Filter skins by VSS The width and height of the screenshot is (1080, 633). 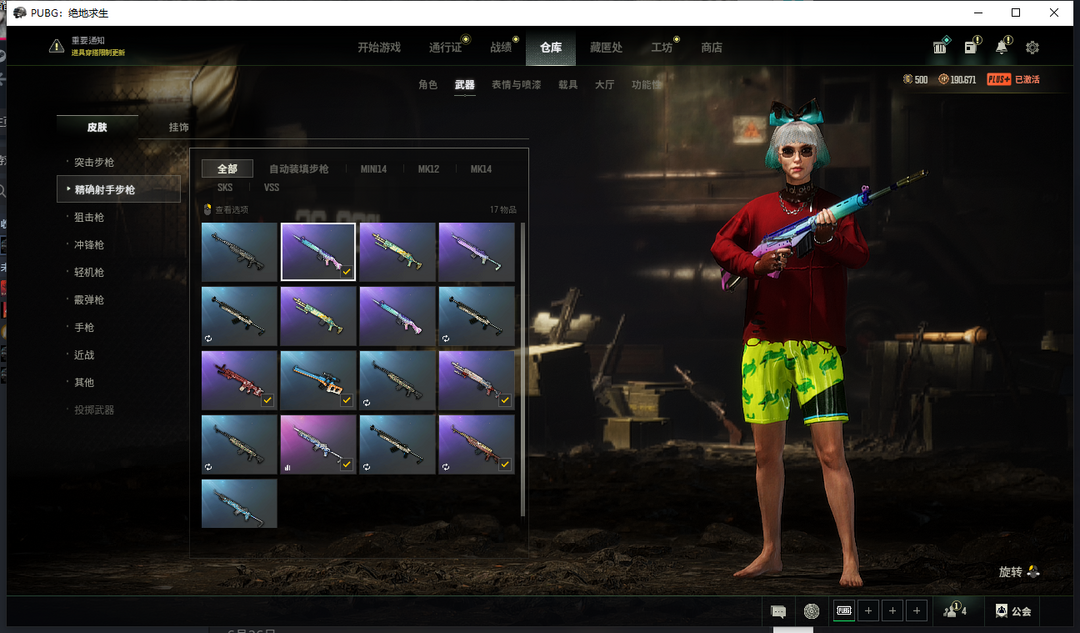tap(271, 187)
